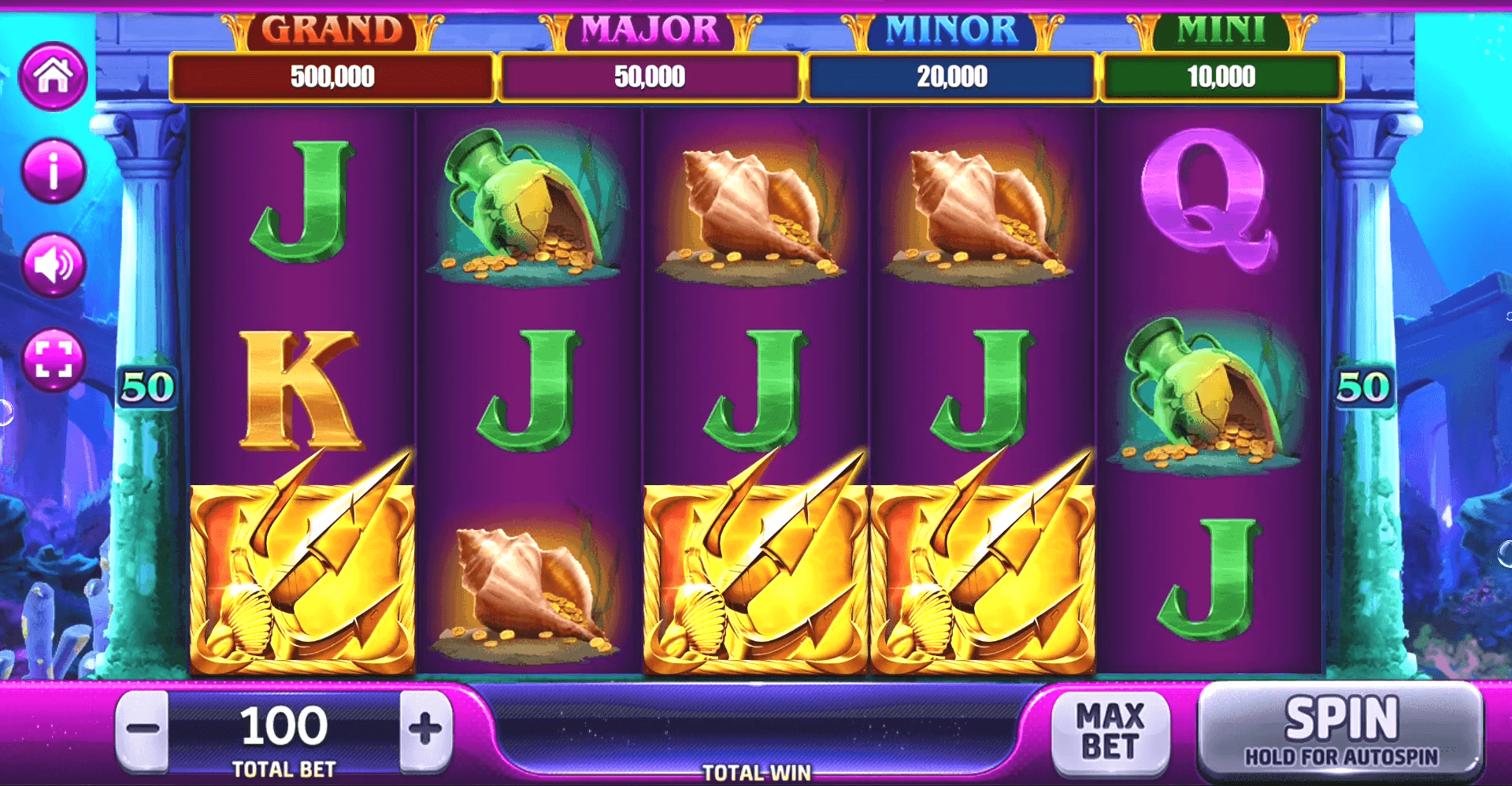Toggle the sound speaker button
Screen dimensions: 1512x786
pos(53,265)
